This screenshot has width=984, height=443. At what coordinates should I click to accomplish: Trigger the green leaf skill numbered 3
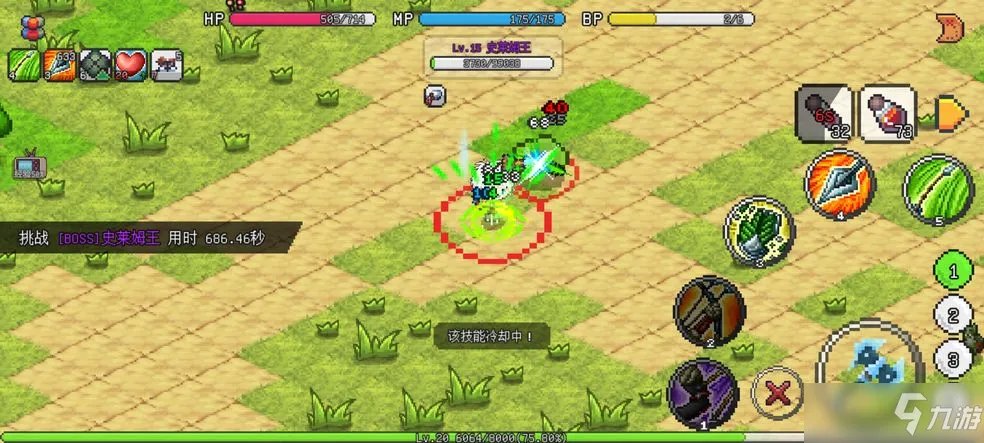point(759,232)
